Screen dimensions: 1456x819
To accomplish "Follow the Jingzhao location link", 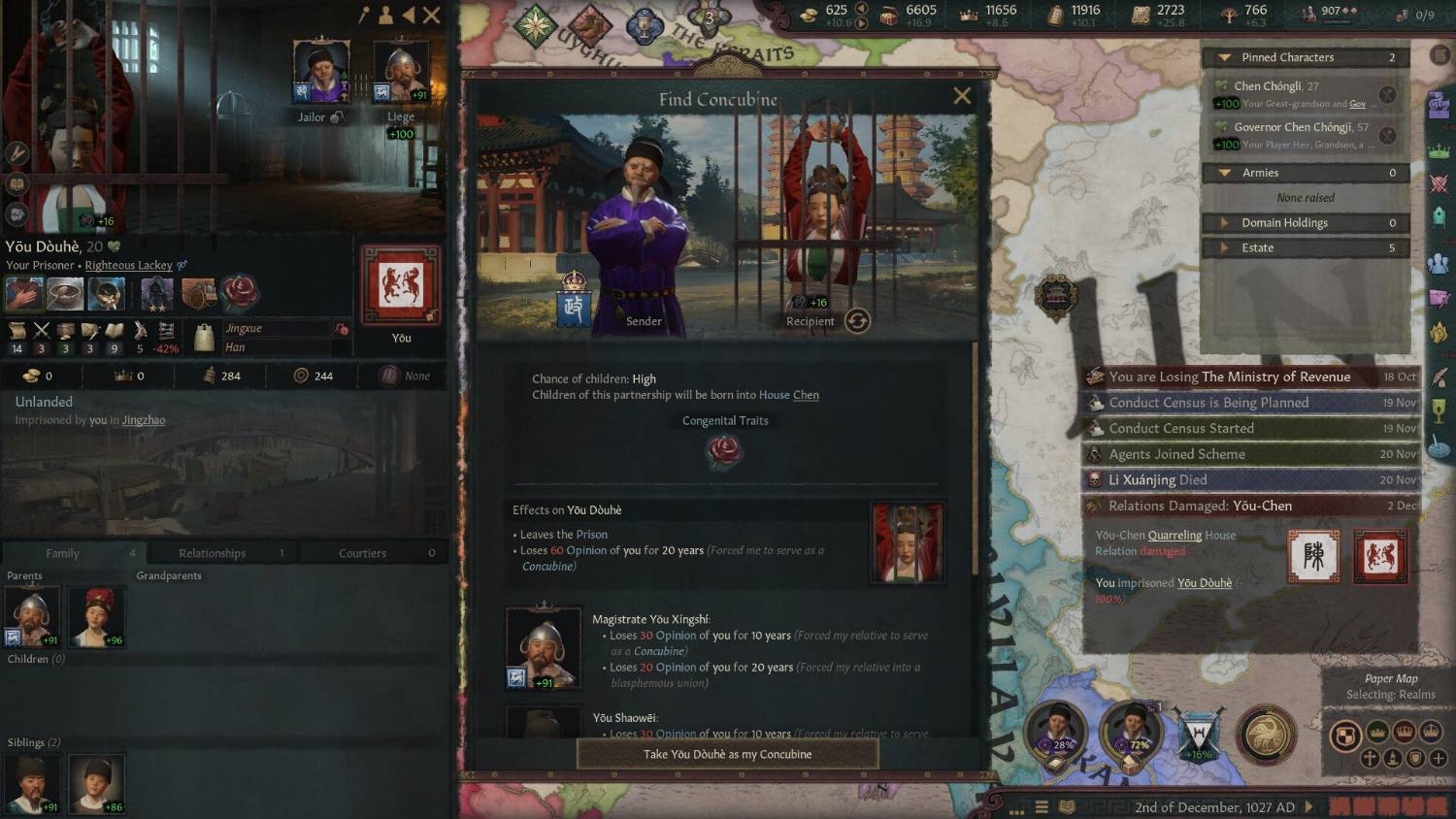I will (144, 420).
